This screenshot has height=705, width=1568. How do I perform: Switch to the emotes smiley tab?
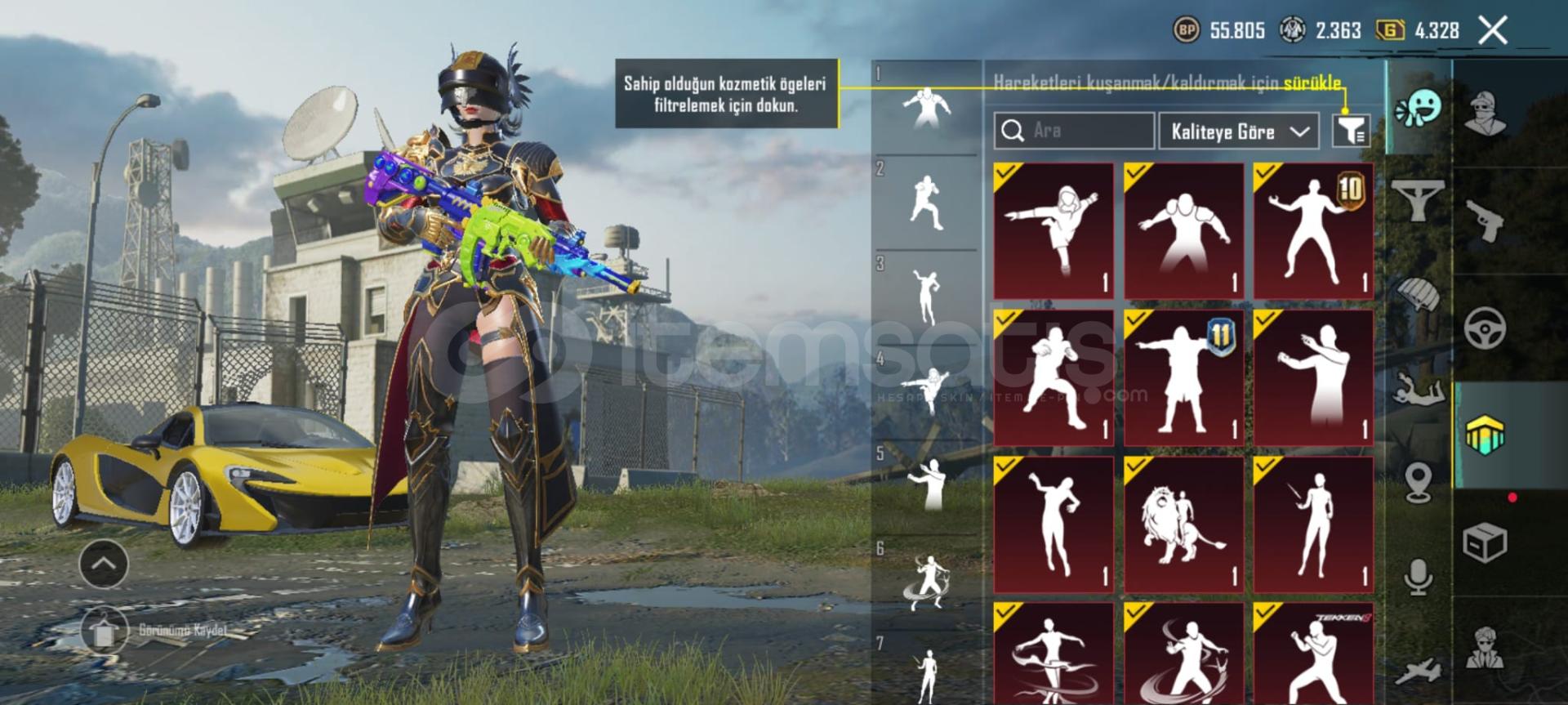(1419, 108)
